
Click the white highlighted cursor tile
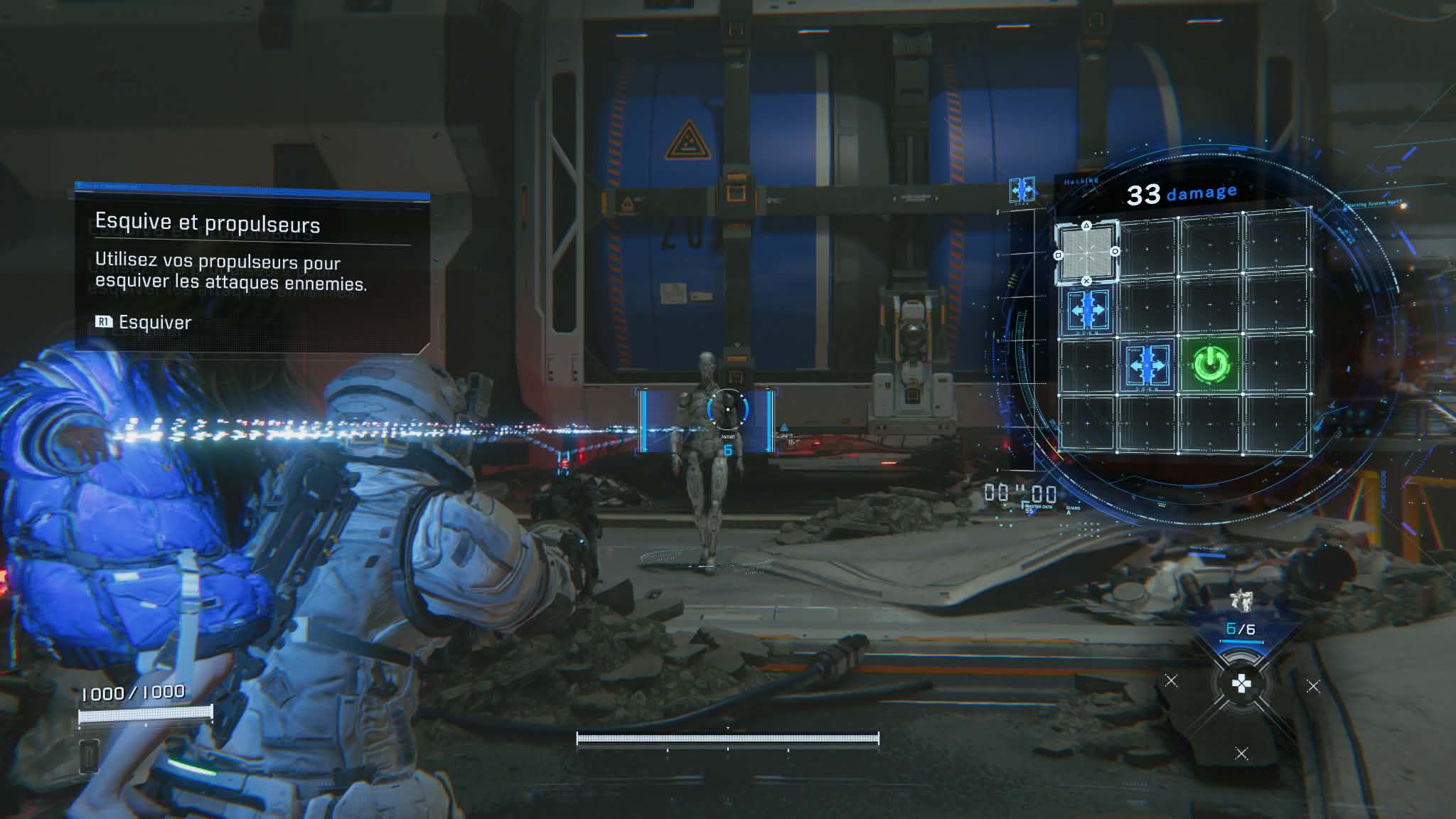(1086, 252)
